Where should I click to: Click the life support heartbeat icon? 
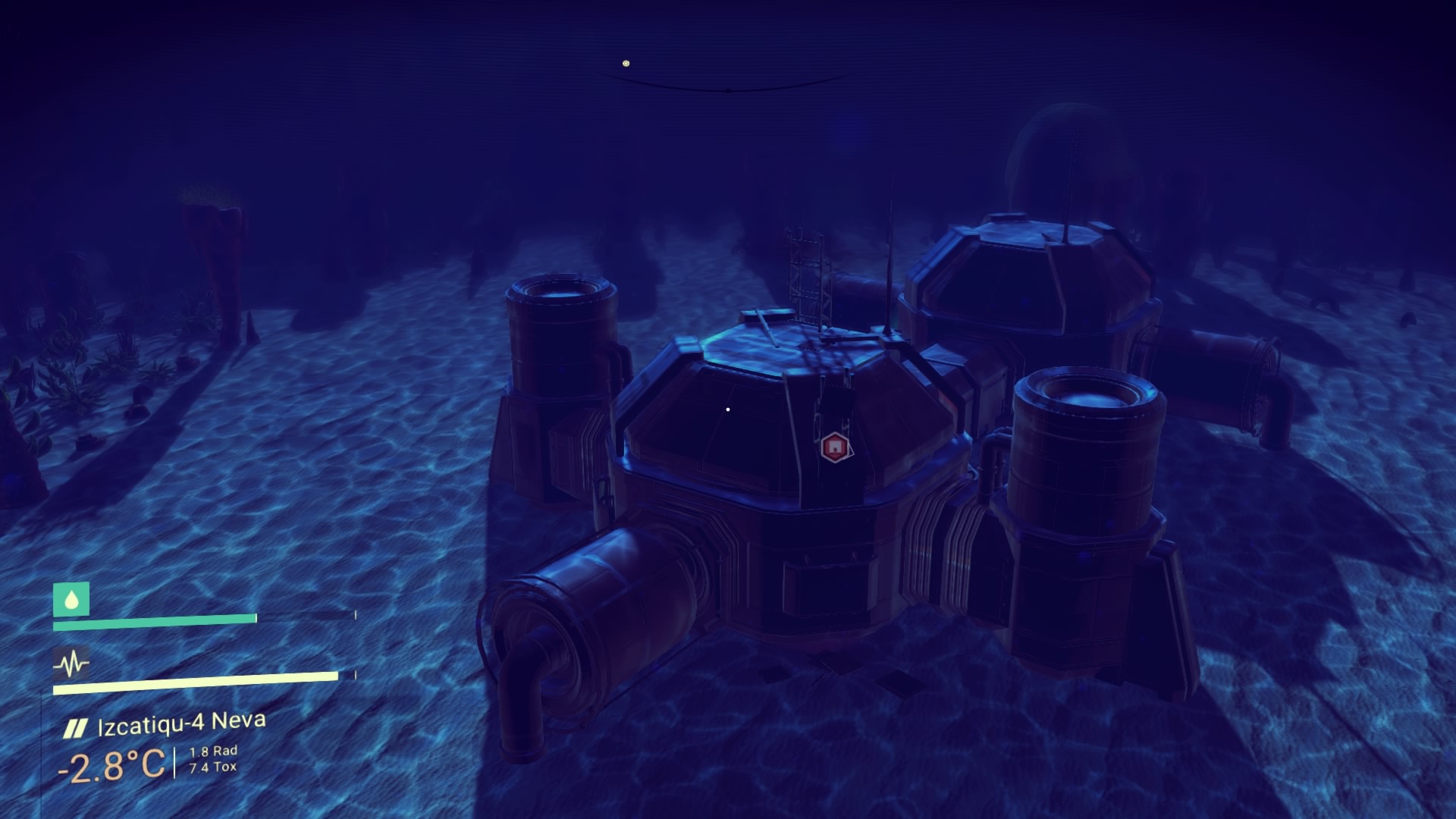71,665
